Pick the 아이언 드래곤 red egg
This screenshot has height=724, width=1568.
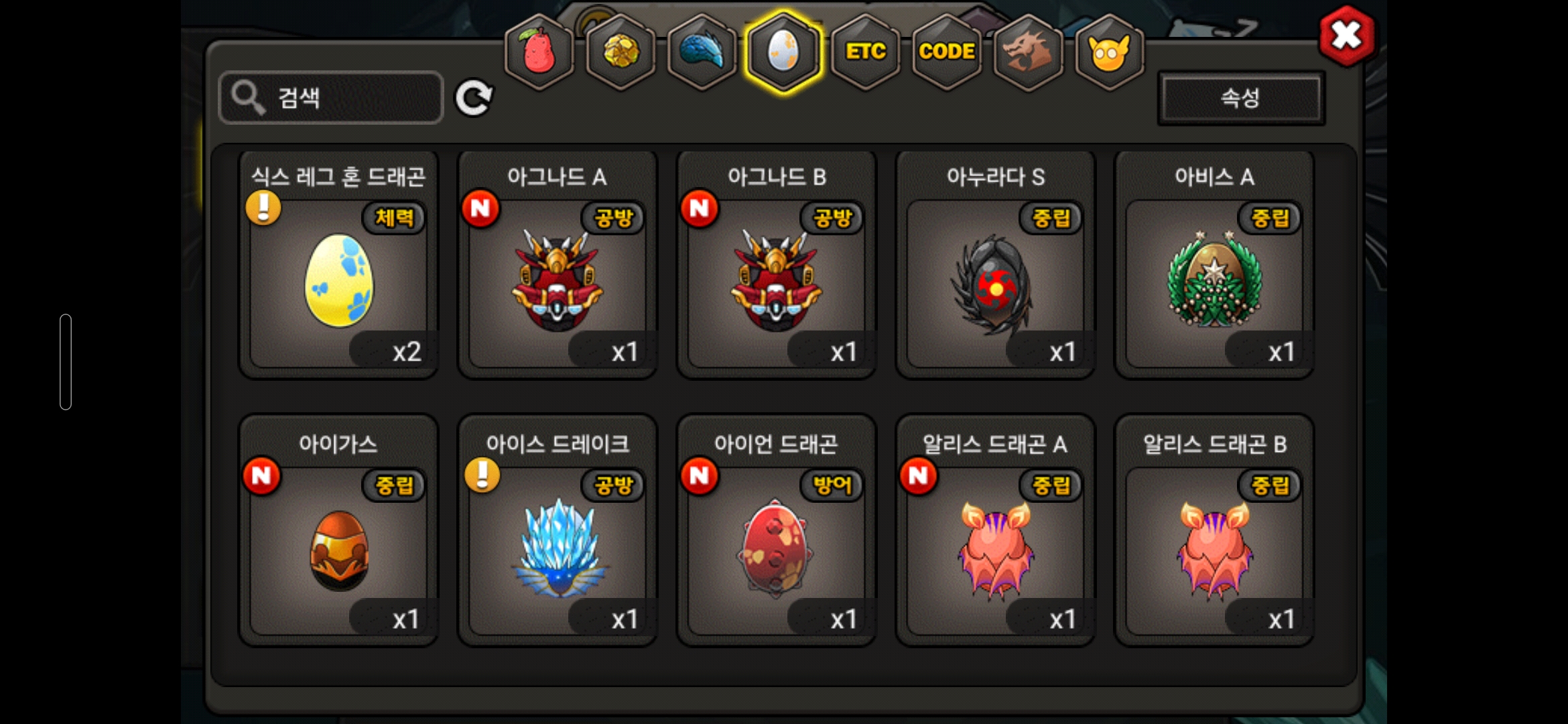776,548
